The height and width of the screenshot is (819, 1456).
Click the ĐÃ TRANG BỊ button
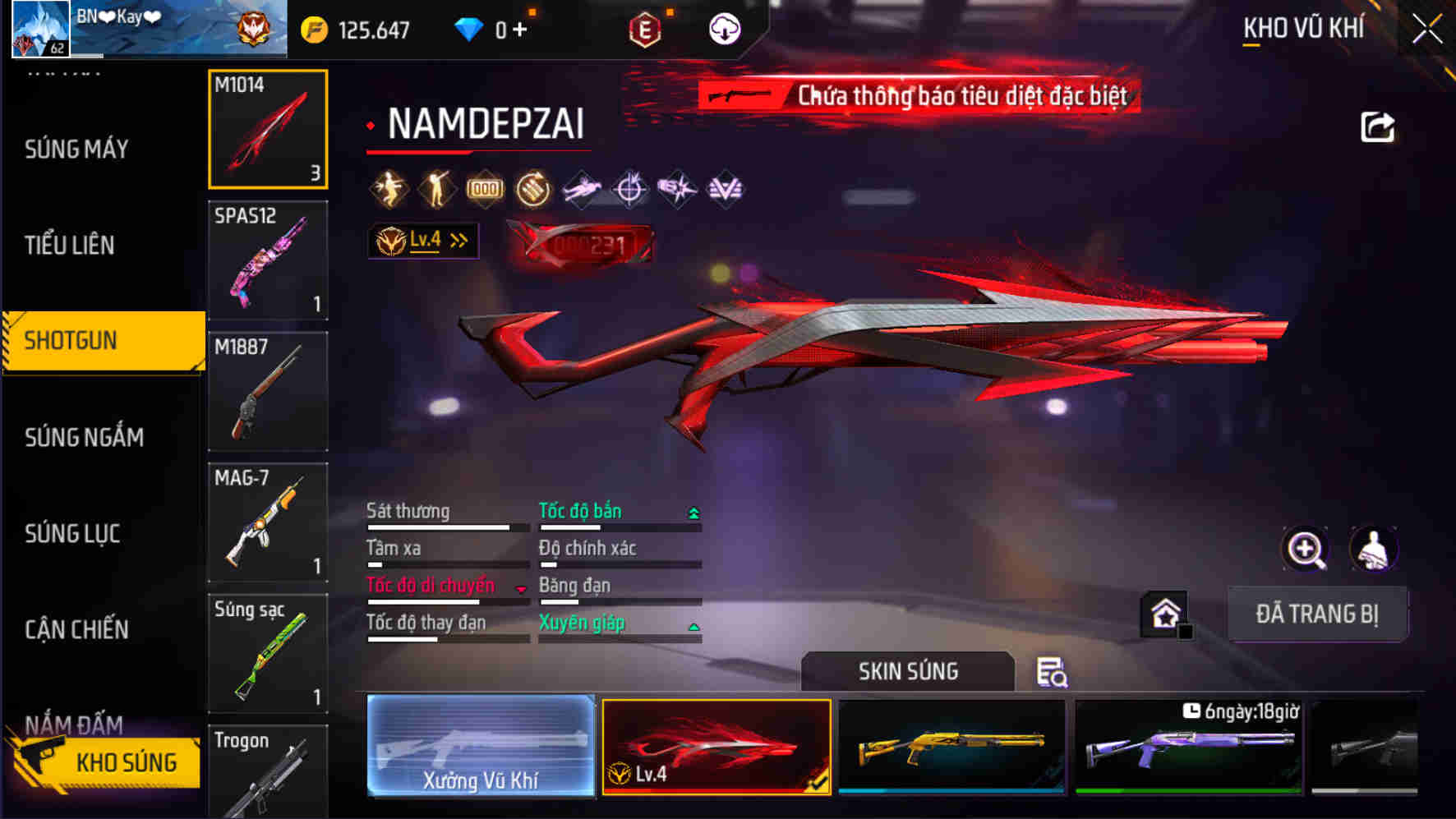[1318, 614]
